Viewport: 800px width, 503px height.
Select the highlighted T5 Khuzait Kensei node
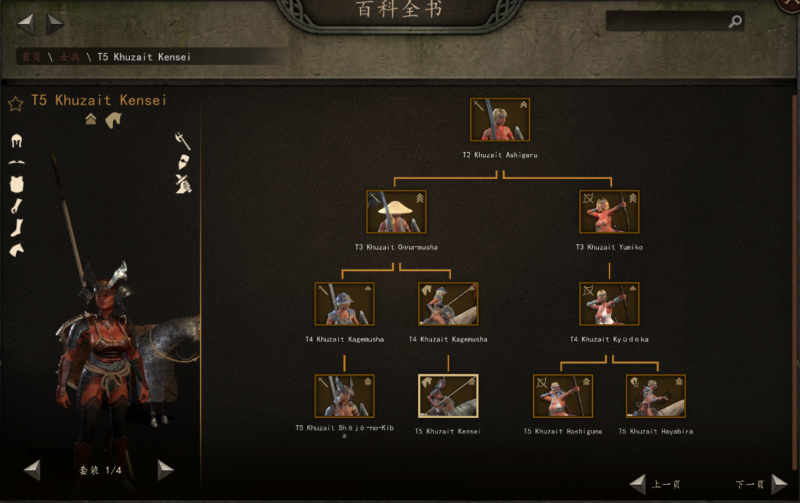point(448,396)
